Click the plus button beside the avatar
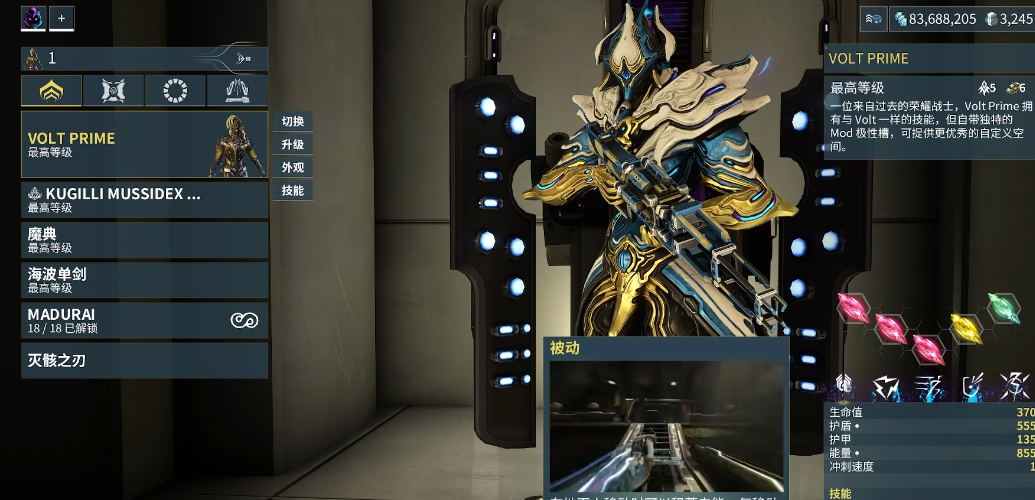 (x=61, y=18)
